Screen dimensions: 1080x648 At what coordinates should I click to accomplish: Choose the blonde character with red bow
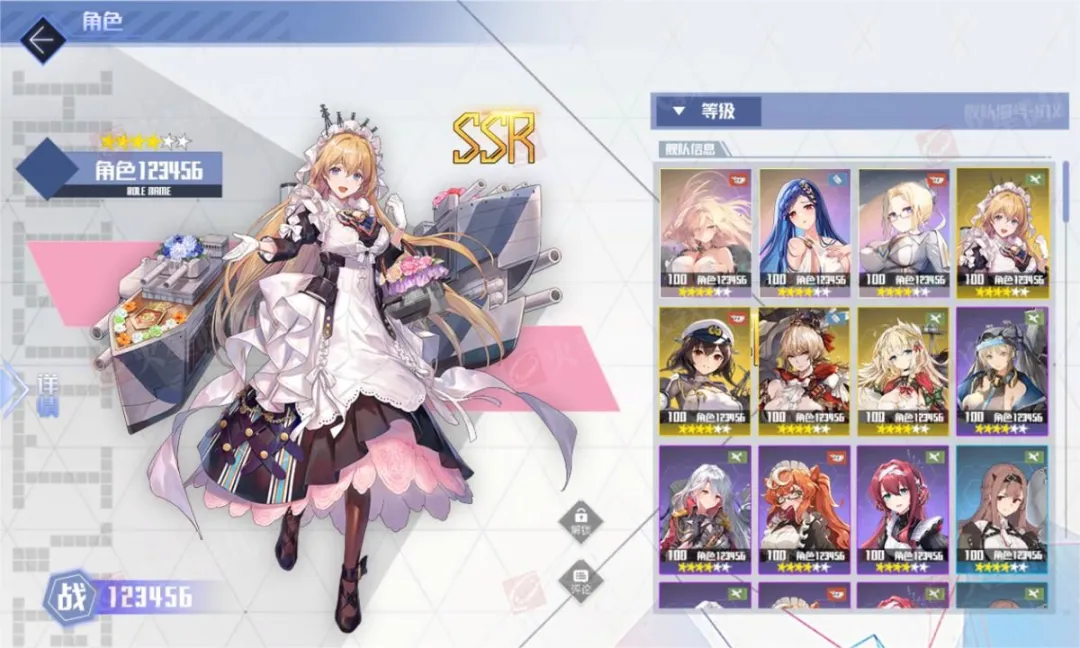coord(903,370)
